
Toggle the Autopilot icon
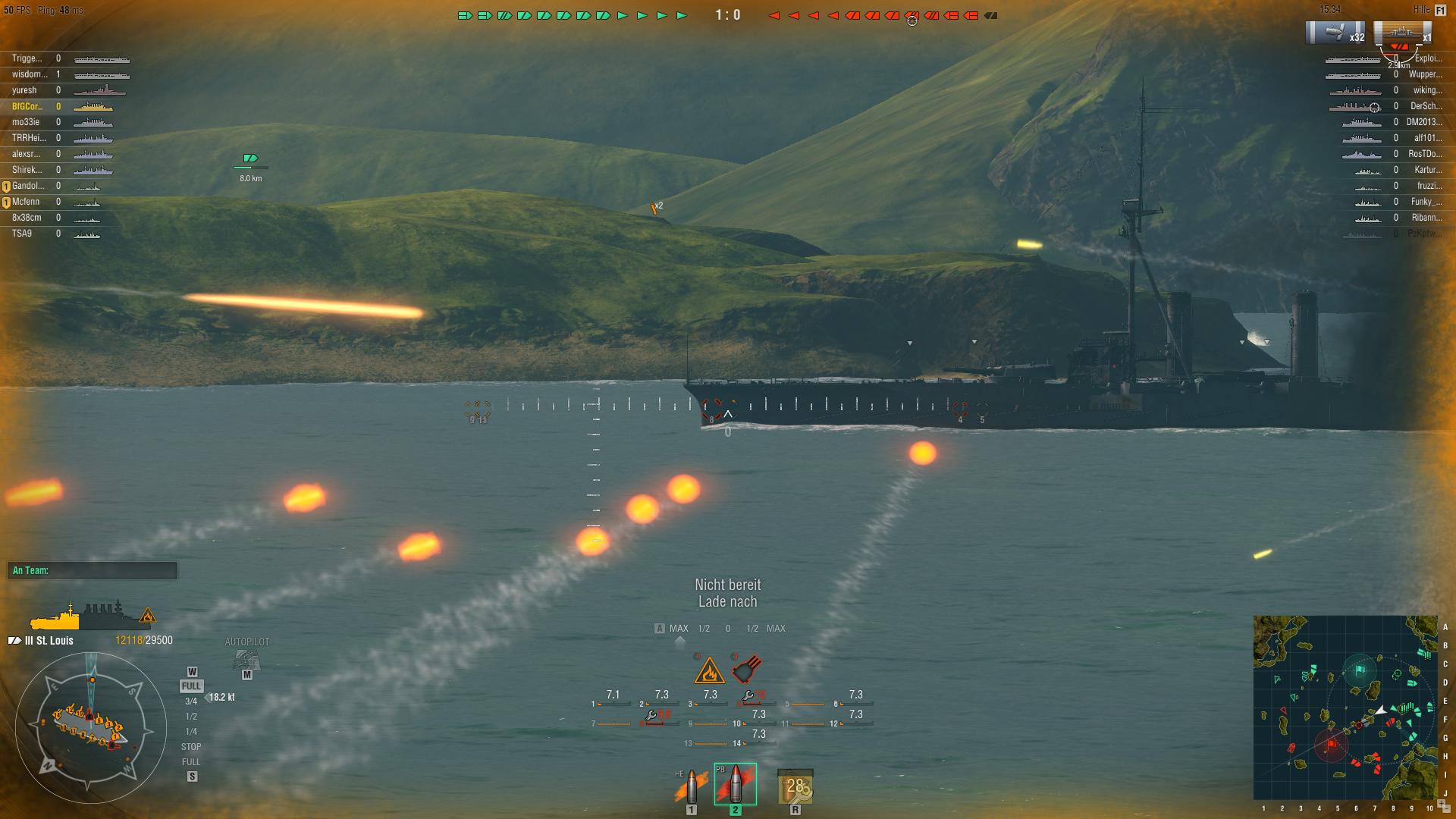[x=246, y=659]
